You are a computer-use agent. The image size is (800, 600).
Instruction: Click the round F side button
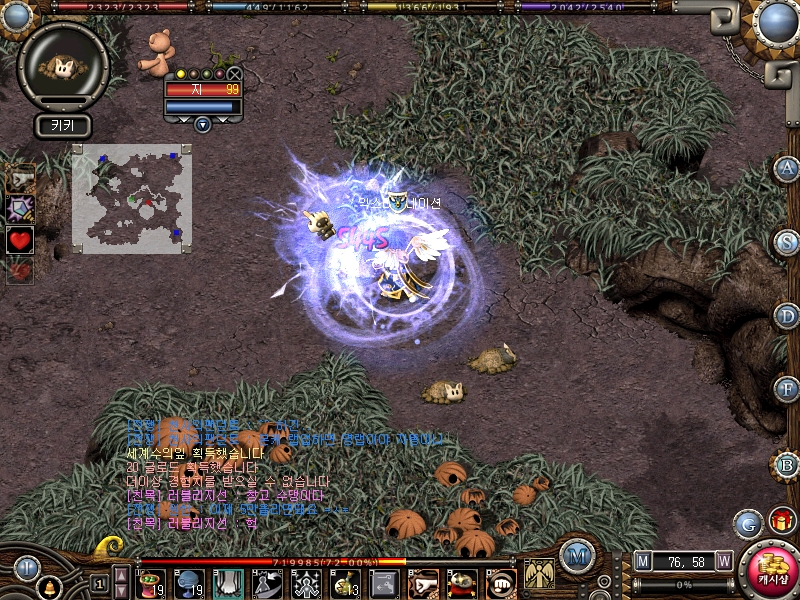click(x=787, y=389)
